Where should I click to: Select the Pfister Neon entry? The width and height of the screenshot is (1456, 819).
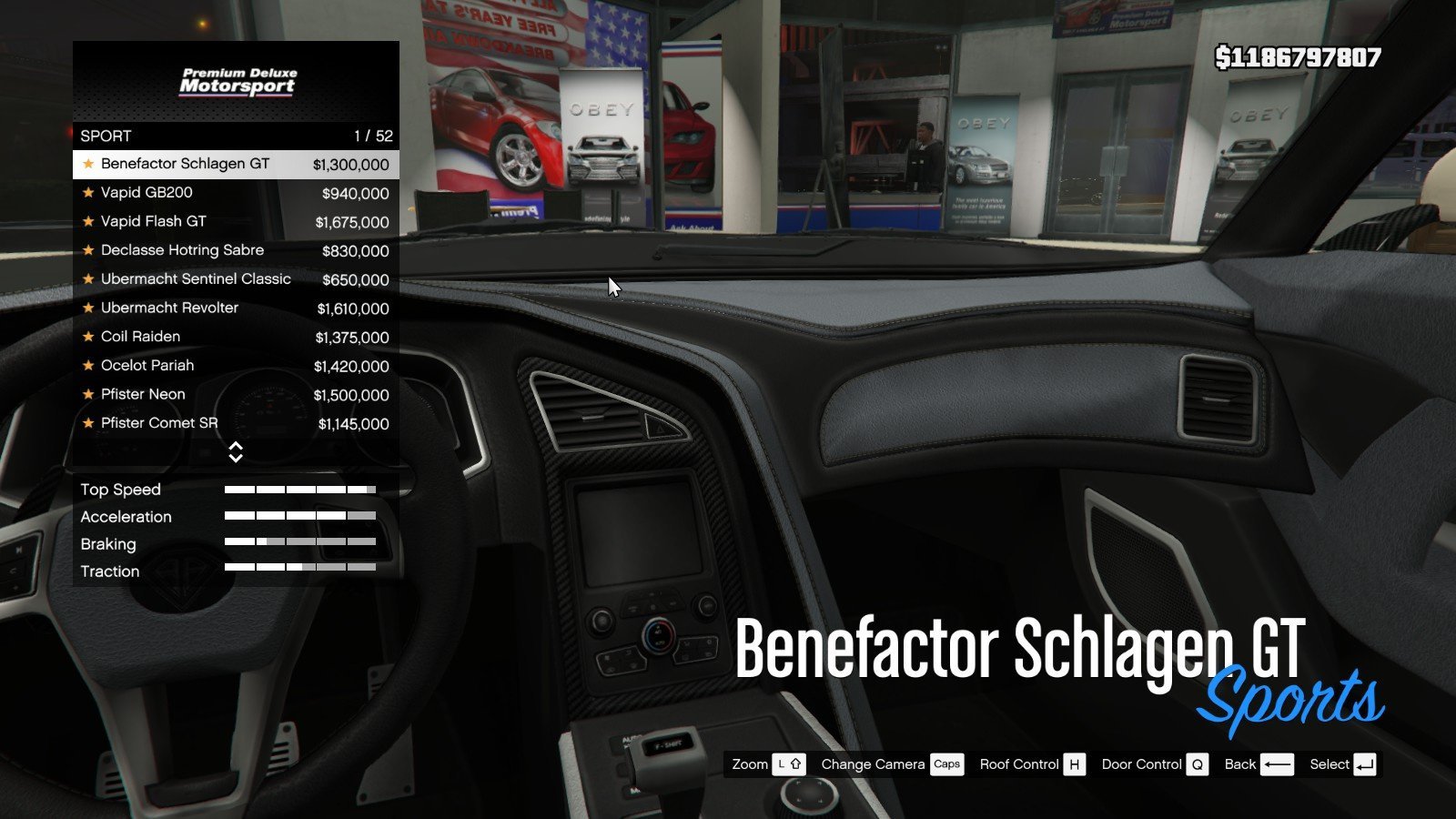(235, 394)
